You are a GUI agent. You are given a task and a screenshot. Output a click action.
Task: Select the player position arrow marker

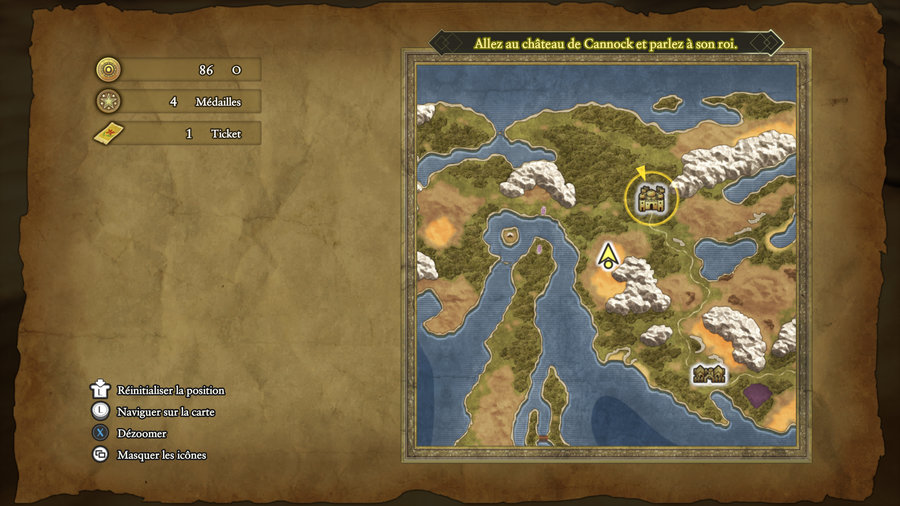click(606, 256)
